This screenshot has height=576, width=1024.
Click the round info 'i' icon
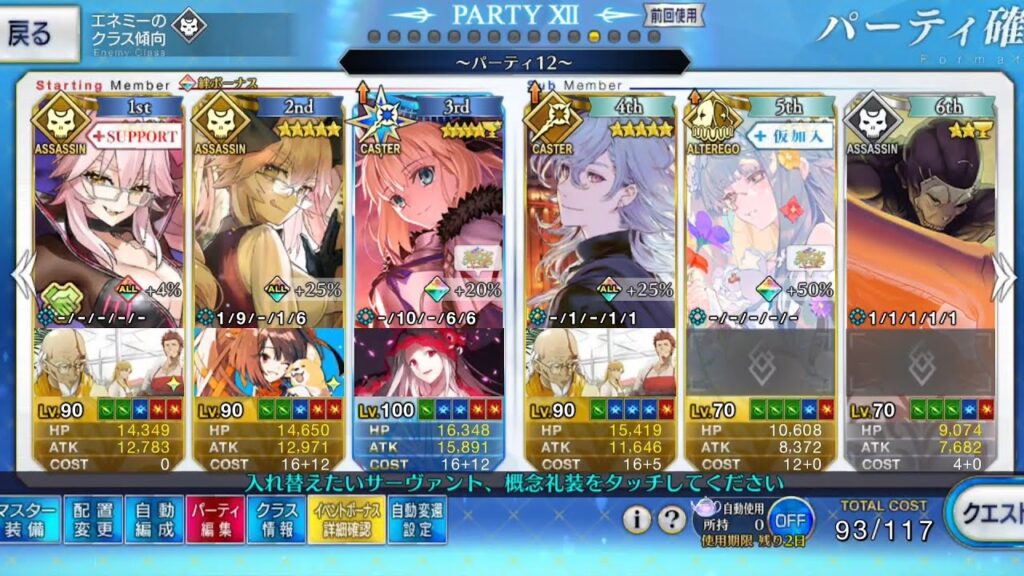coord(637,519)
